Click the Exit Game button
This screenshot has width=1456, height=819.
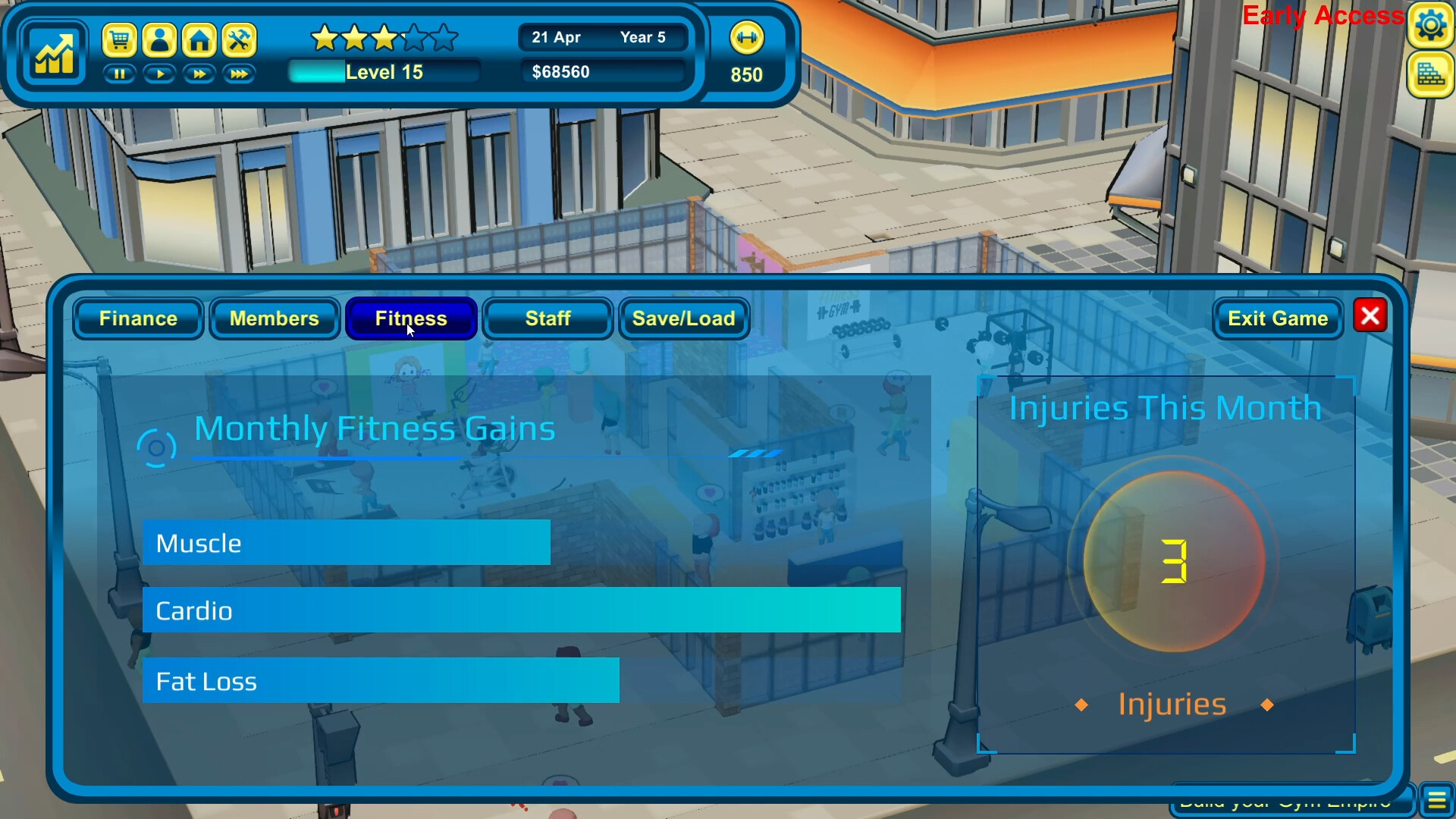[1278, 318]
